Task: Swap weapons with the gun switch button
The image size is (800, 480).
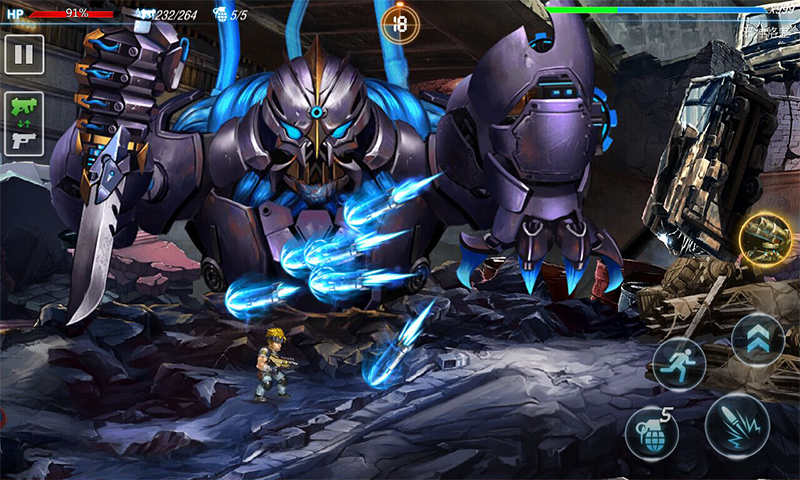Action: (24, 124)
